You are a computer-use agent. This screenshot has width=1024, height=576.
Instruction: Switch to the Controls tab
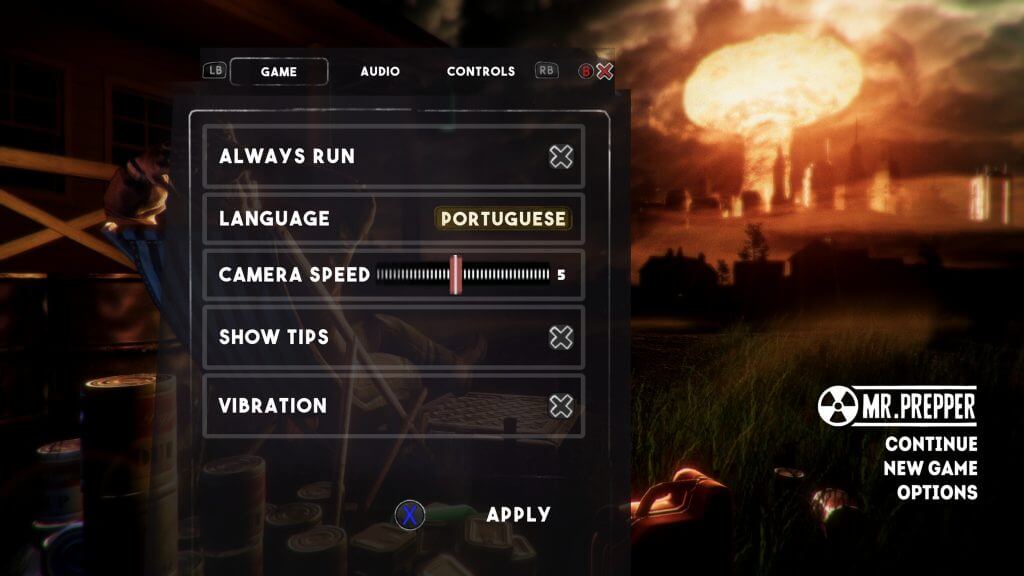480,72
